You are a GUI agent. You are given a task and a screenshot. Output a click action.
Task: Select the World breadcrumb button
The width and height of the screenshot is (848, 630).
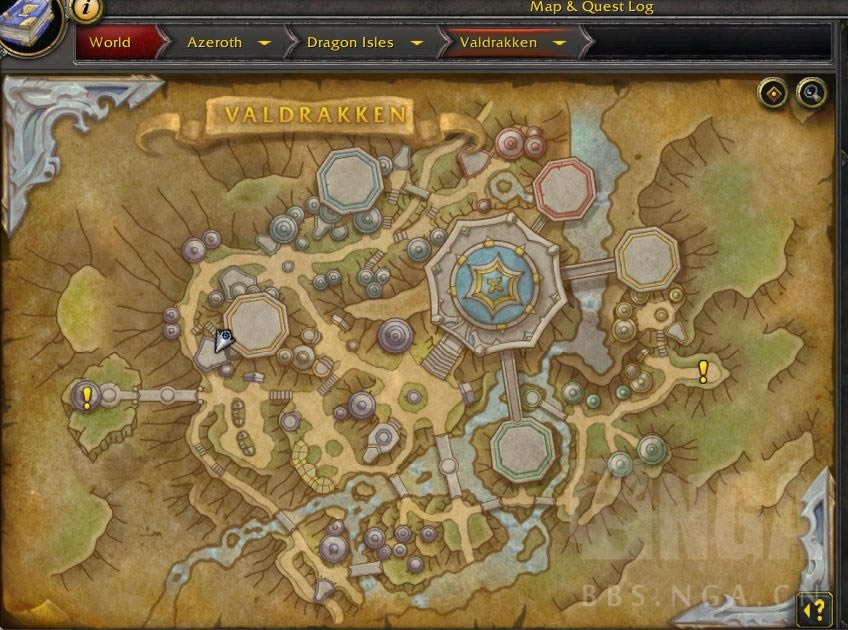point(110,43)
